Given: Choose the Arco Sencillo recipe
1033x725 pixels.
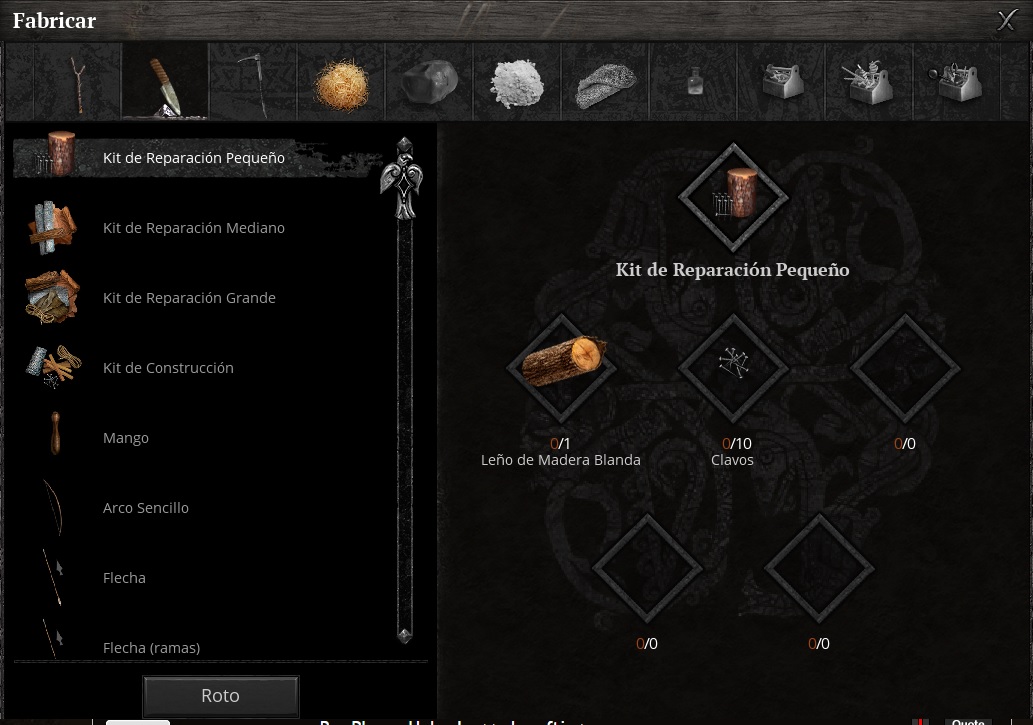Looking at the screenshot, I should click(x=146, y=508).
